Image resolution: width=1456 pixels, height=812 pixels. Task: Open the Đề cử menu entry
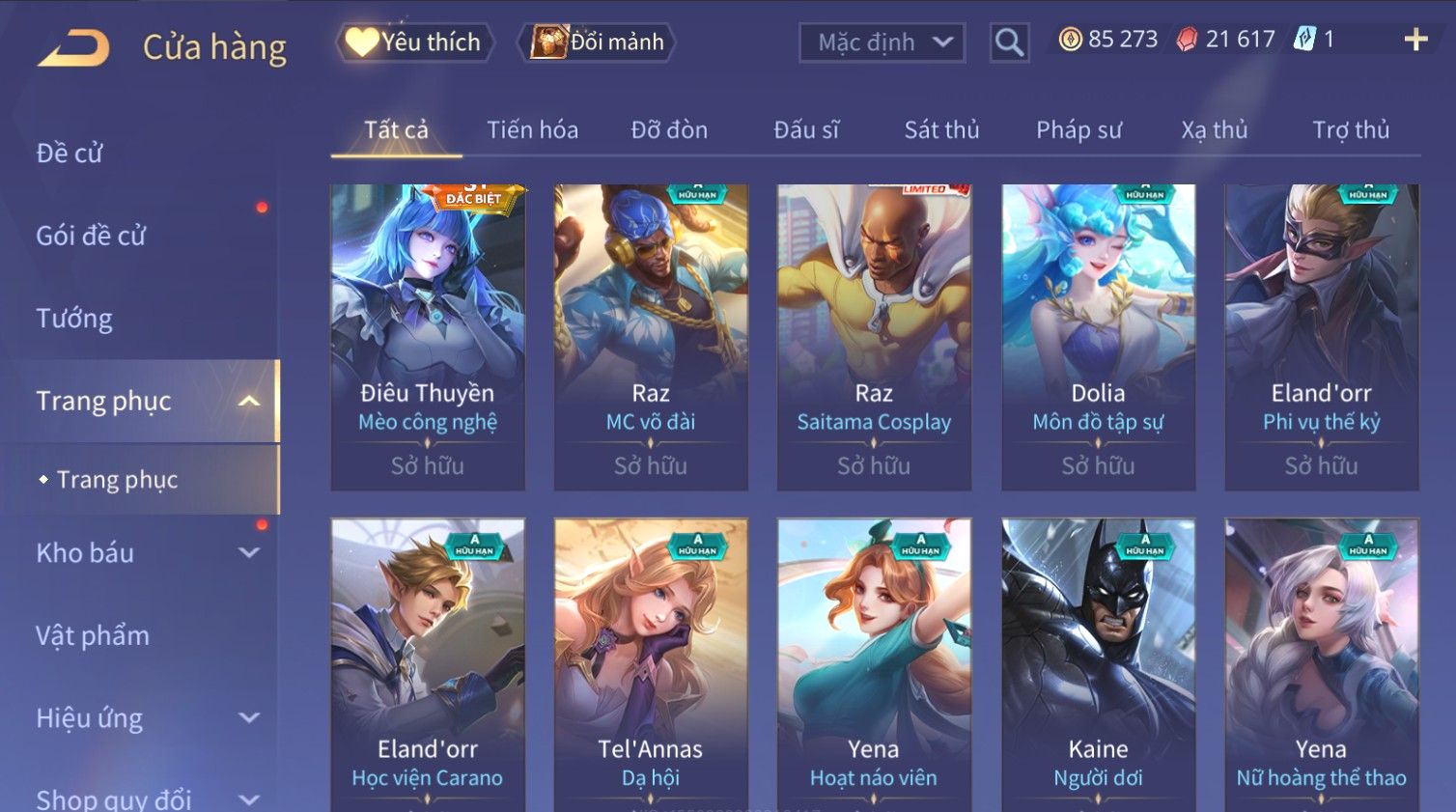(70, 153)
